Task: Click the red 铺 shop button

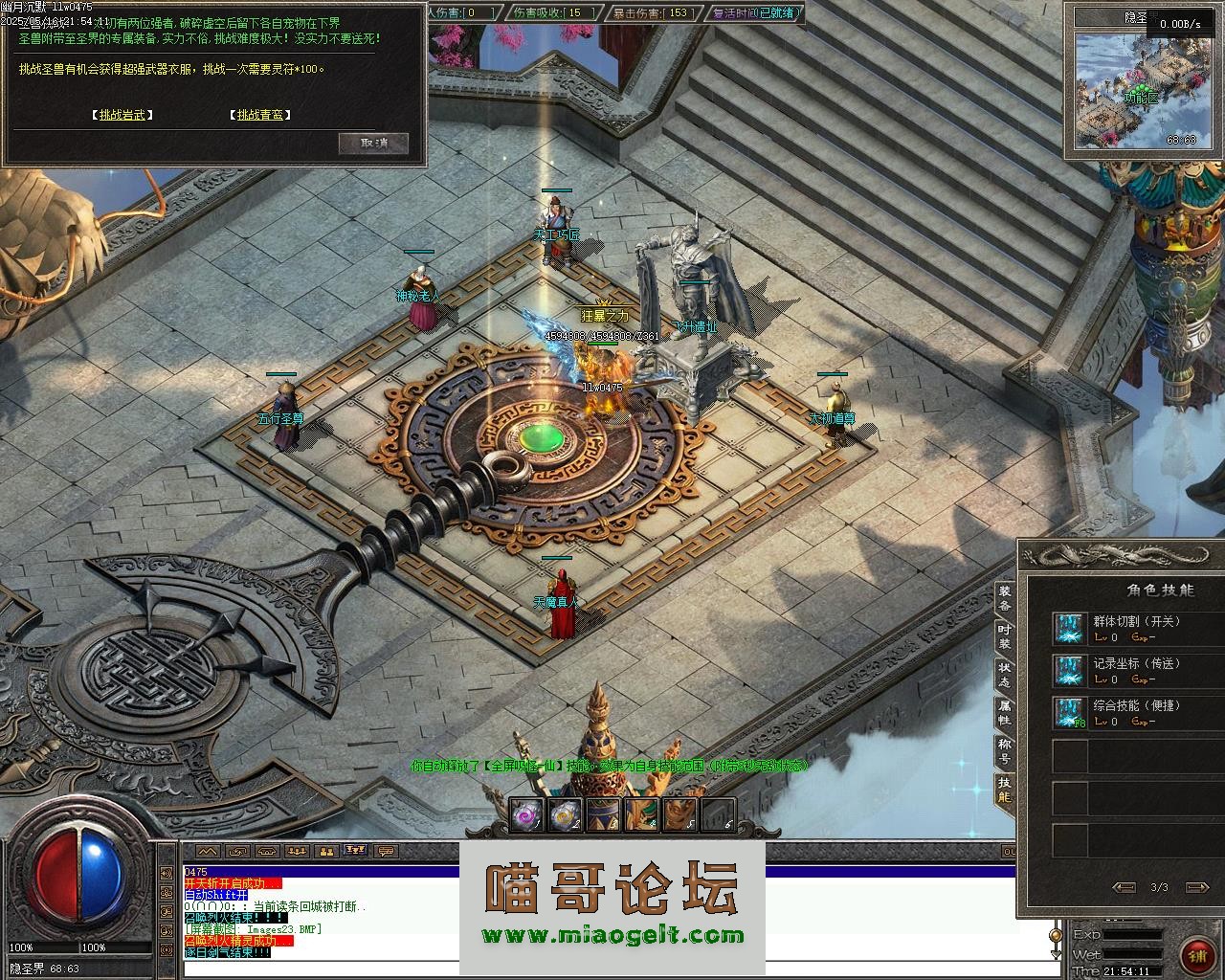Action: (1195, 956)
